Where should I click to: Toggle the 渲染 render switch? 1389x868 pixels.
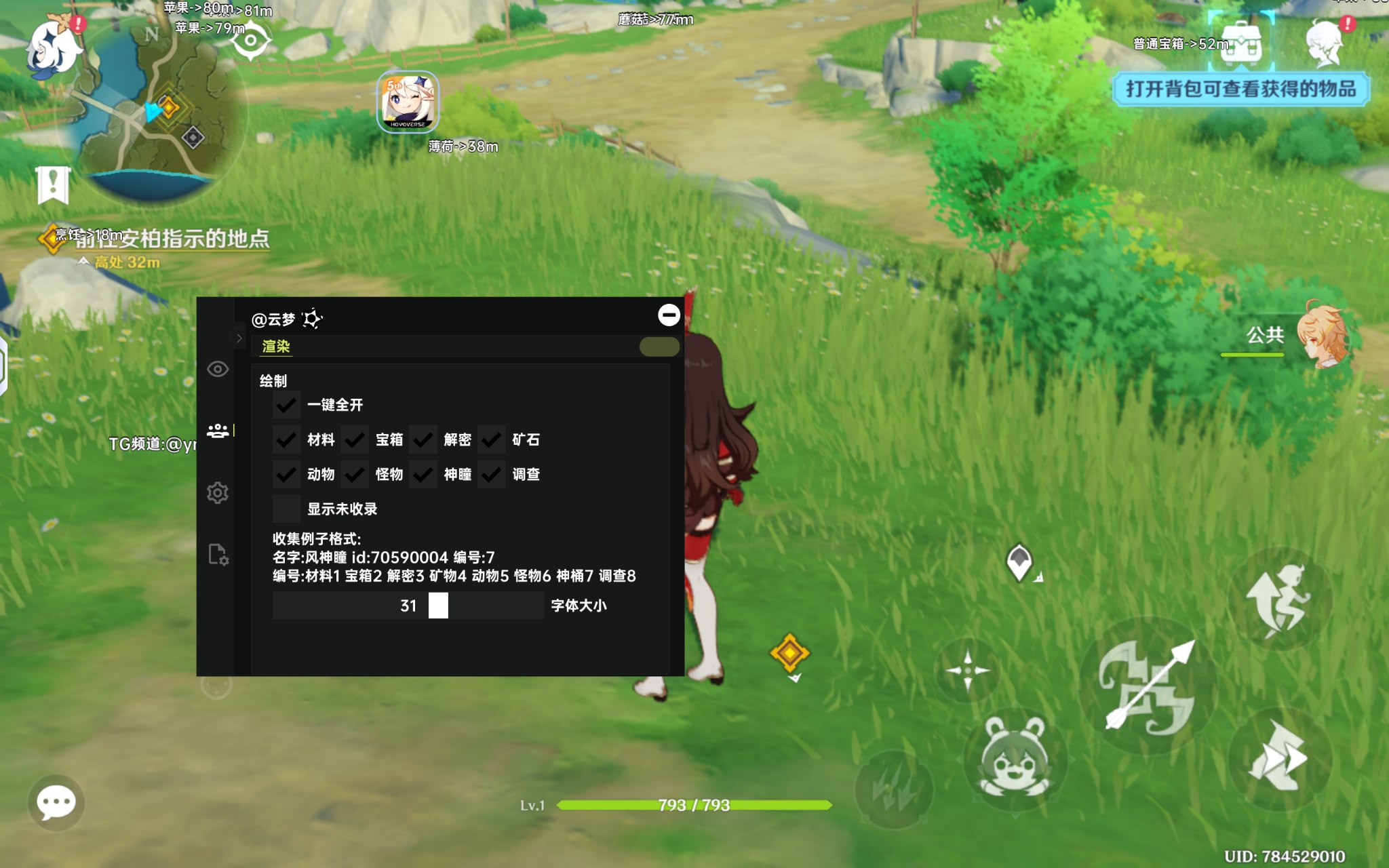(659, 347)
